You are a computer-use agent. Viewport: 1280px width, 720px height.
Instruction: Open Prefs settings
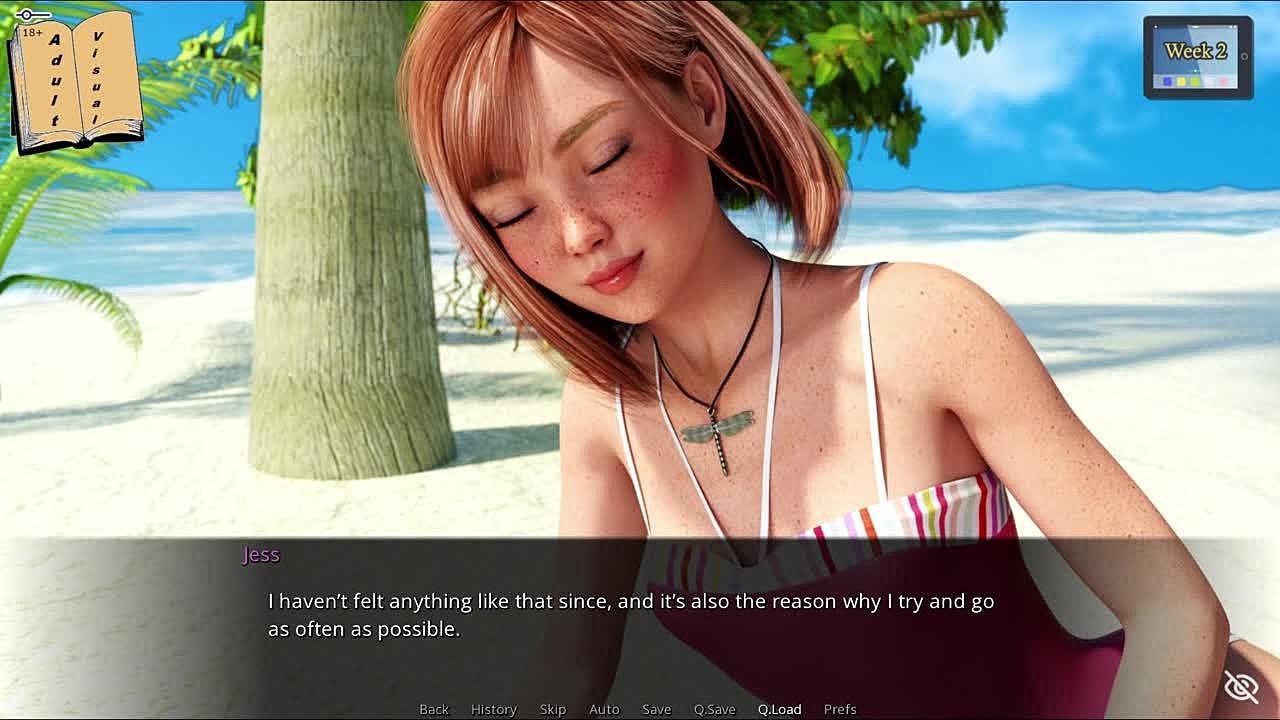click(x=840, y=709)
